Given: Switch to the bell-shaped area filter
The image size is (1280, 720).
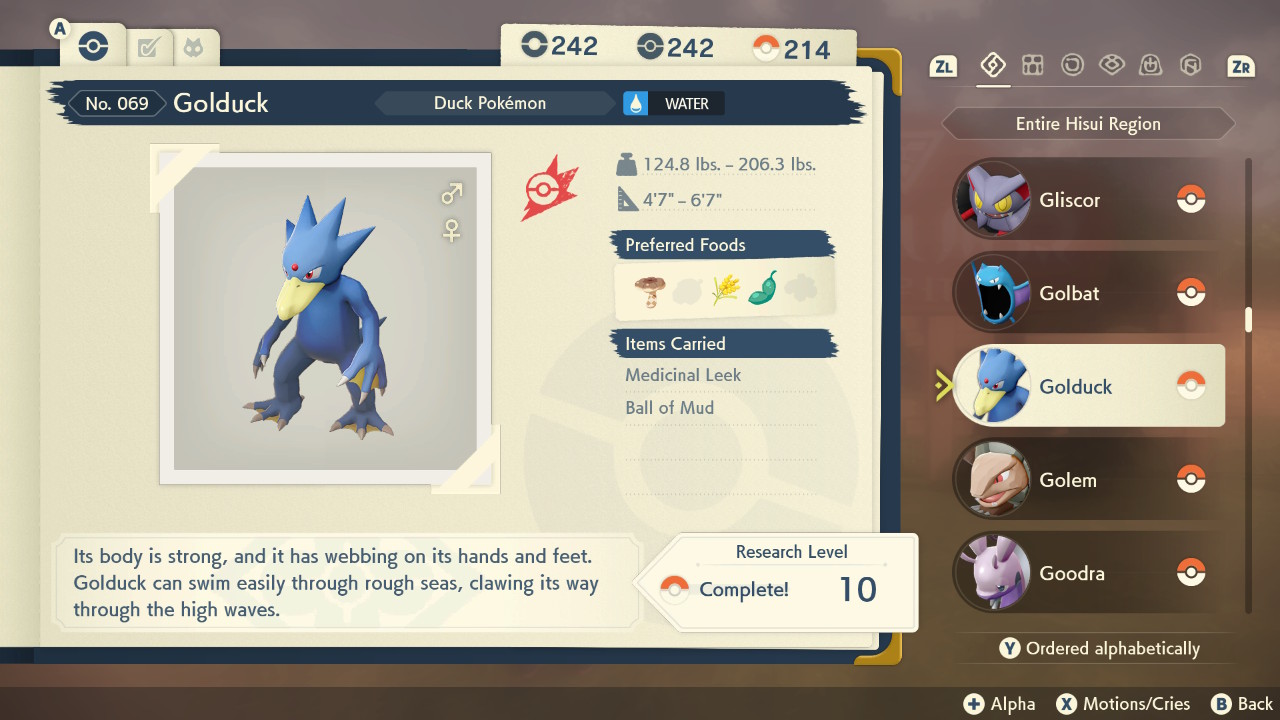Looking at the screenshot, I should [1151, 66].
